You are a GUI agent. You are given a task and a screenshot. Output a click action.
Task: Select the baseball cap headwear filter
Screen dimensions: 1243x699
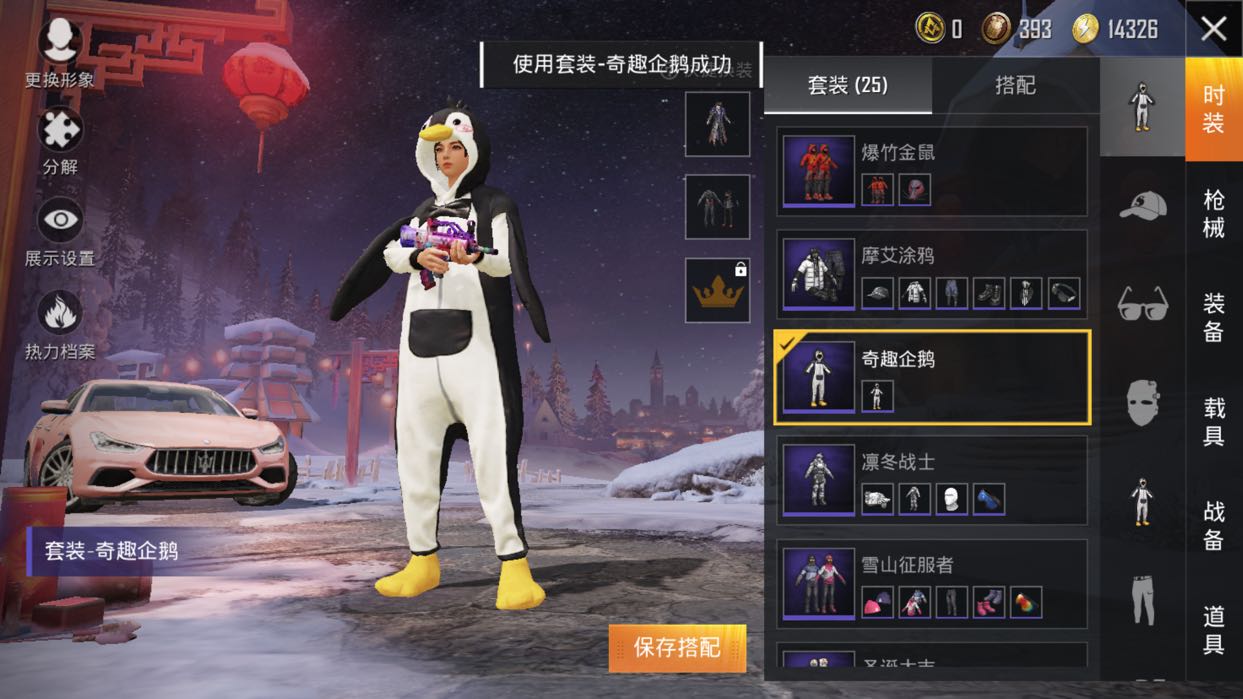coord(1142,205)
